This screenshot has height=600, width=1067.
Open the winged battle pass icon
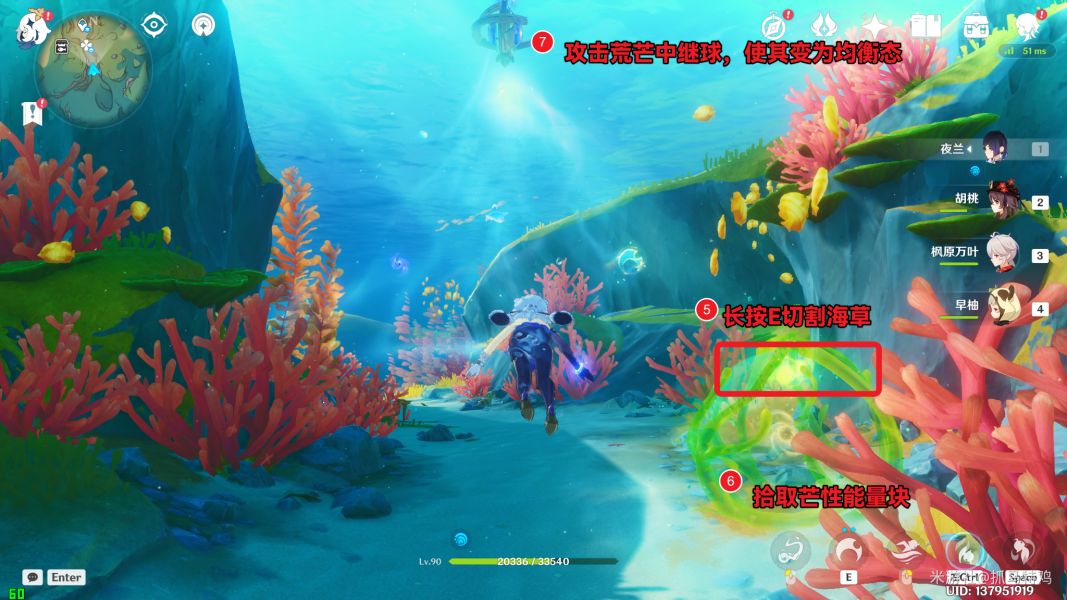tap(824, 25)
